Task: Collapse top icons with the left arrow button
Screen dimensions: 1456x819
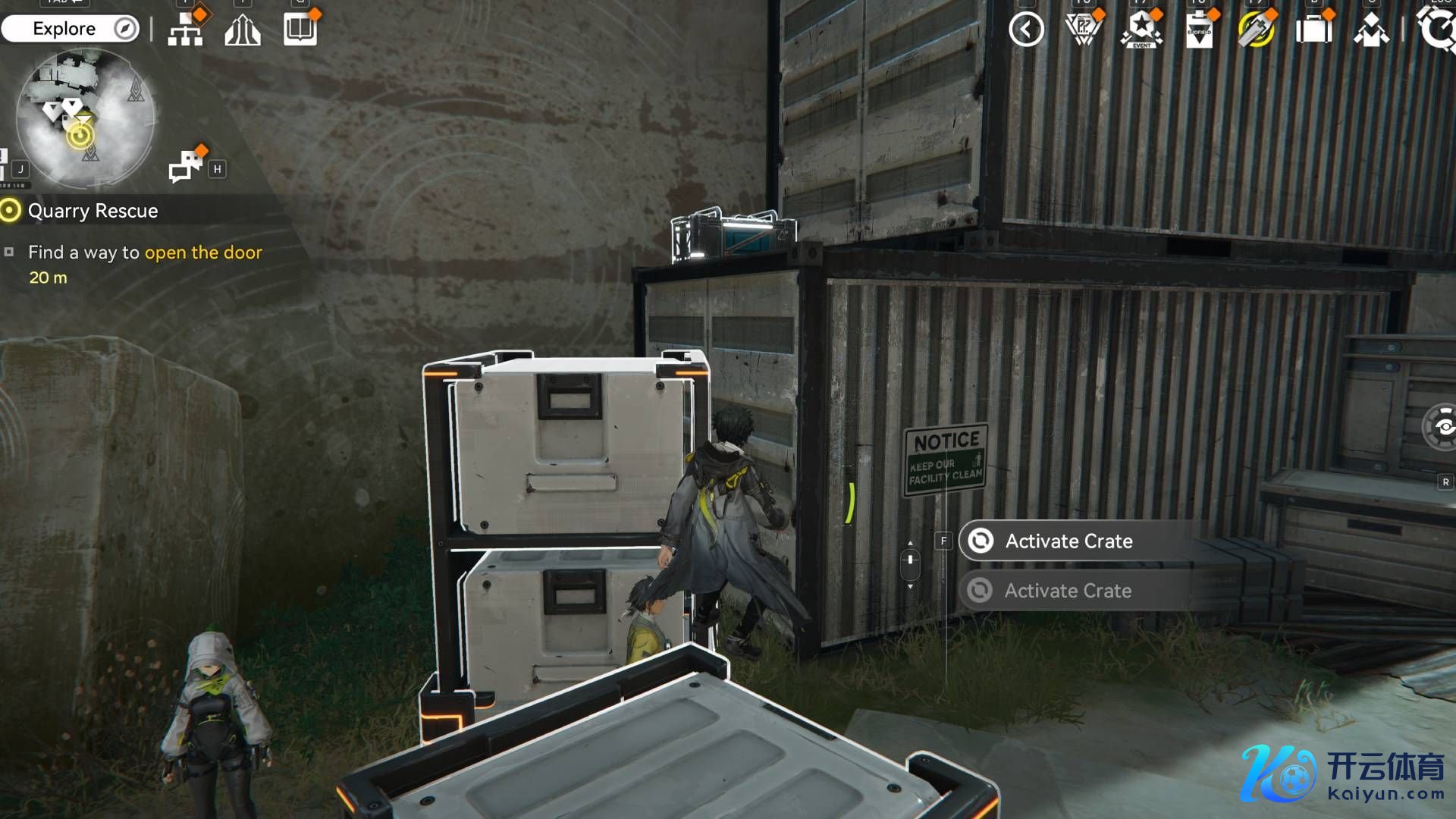Action: click(1026, 30)
